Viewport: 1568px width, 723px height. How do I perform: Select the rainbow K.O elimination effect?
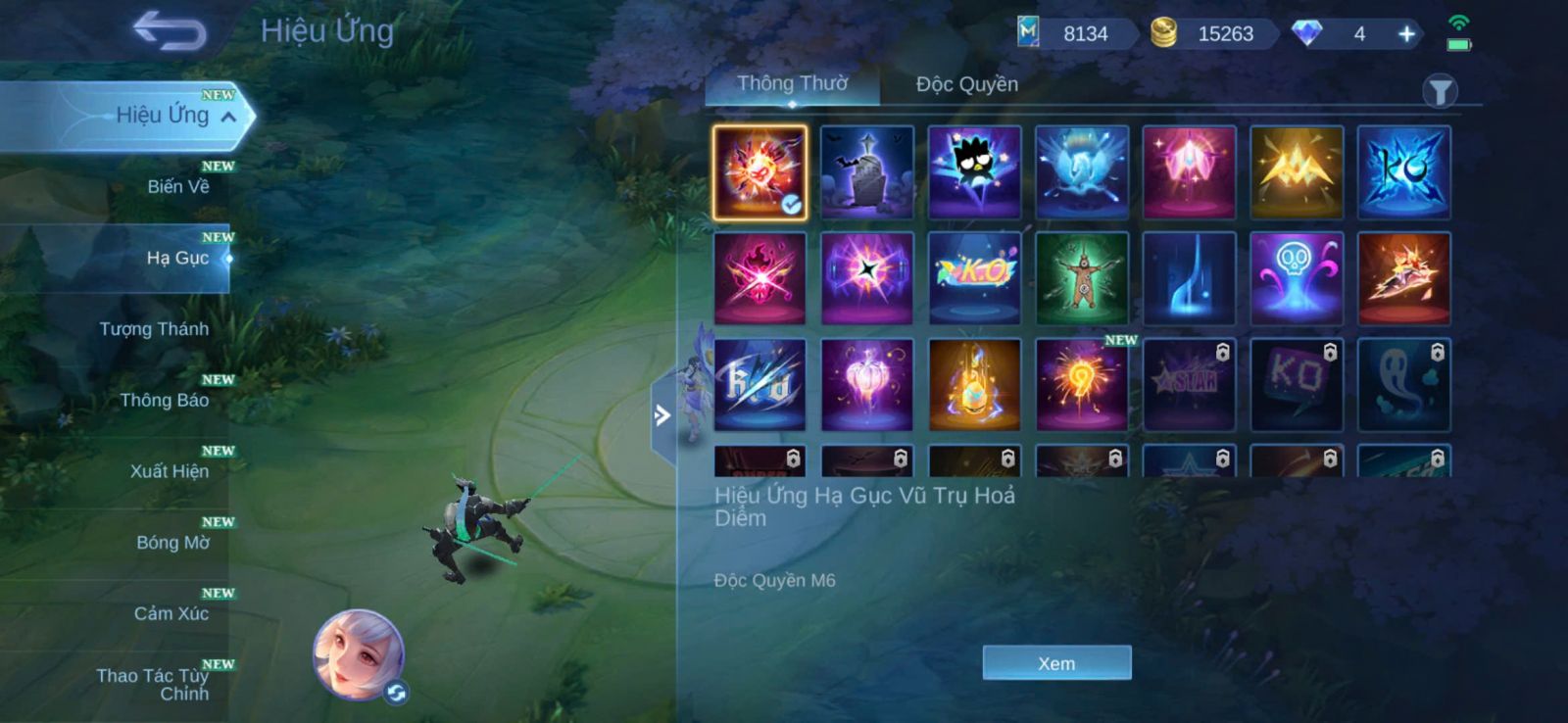974,278
